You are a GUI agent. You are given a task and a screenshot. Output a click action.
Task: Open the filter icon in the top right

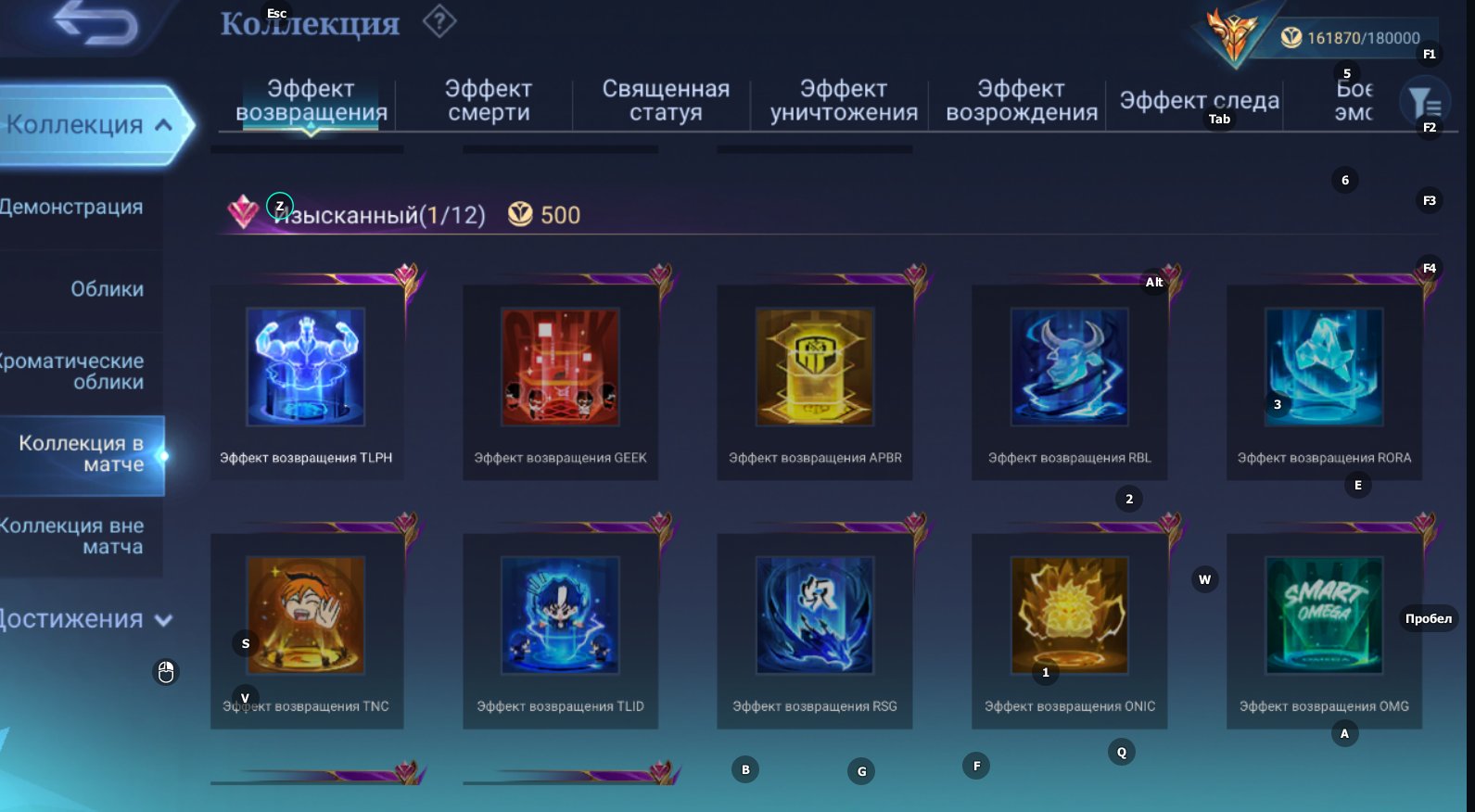pos(1427,100)
